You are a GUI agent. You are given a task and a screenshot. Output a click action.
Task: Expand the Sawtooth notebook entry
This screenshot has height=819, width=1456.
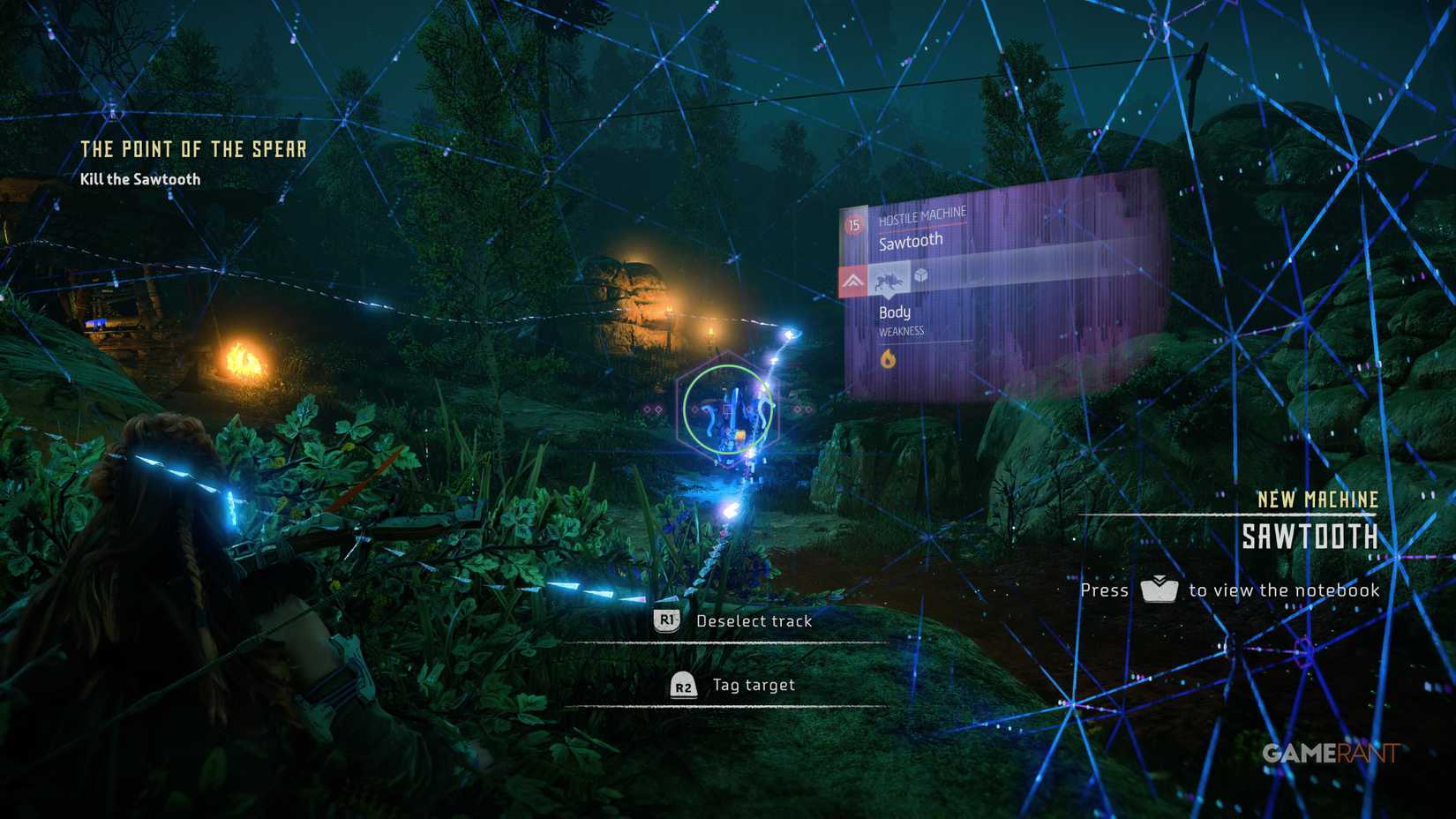coord(1310,536)
